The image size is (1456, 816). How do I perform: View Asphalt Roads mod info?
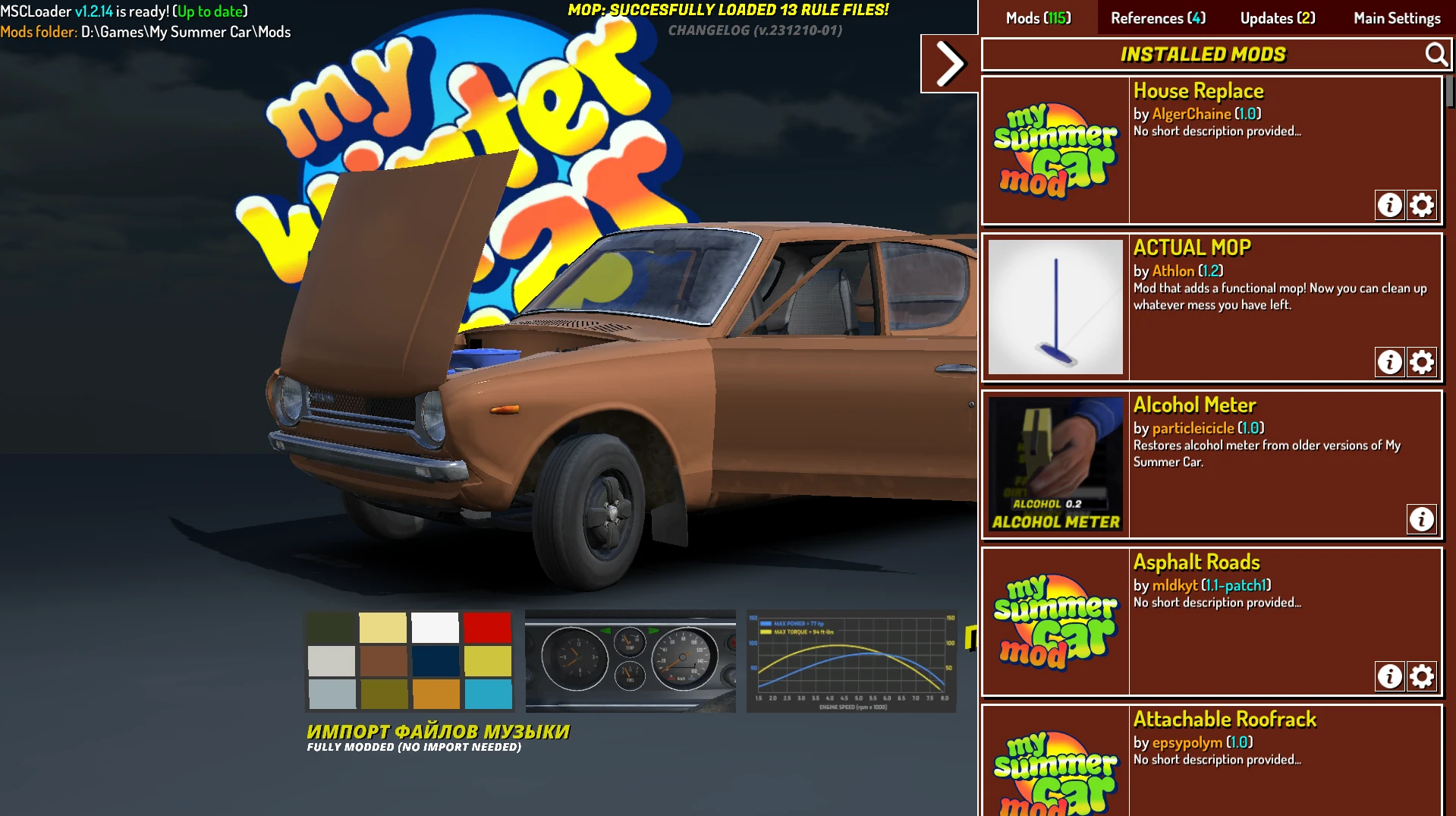click(x=1390, y=676)
